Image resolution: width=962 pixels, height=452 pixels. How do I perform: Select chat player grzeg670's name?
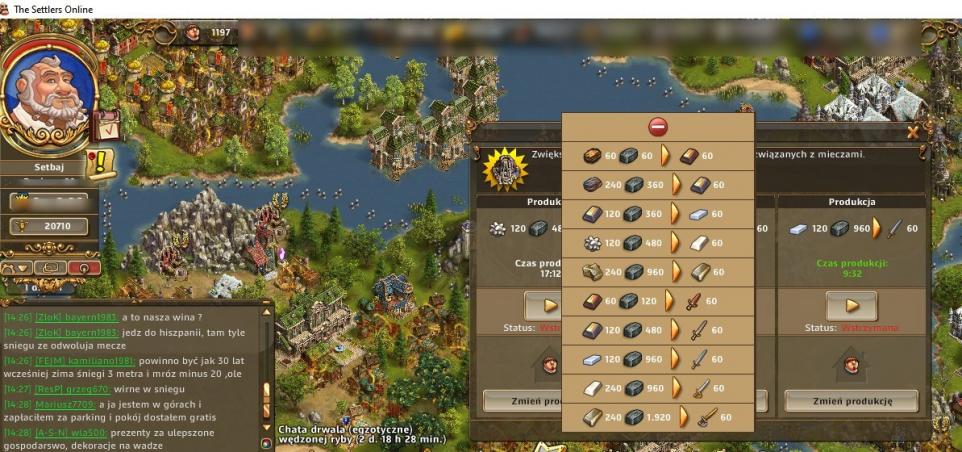point(89,387)
